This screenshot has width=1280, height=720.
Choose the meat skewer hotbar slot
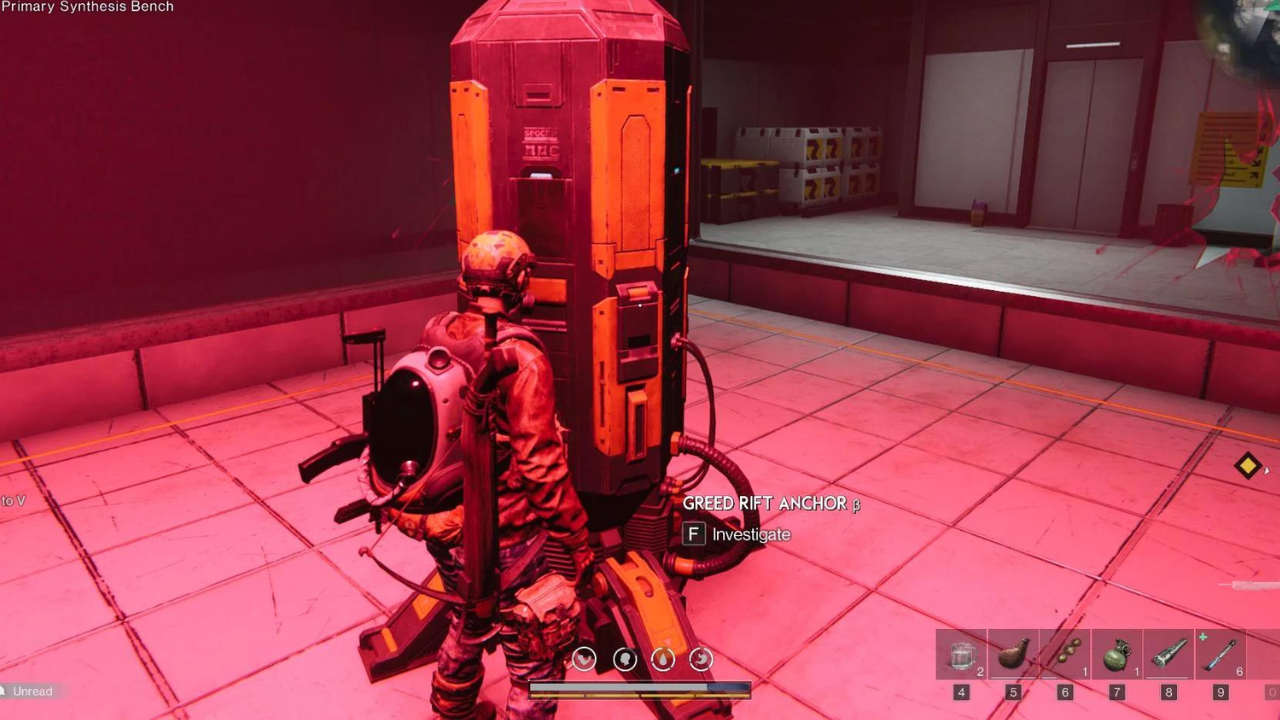click(x=1065, y=655)
